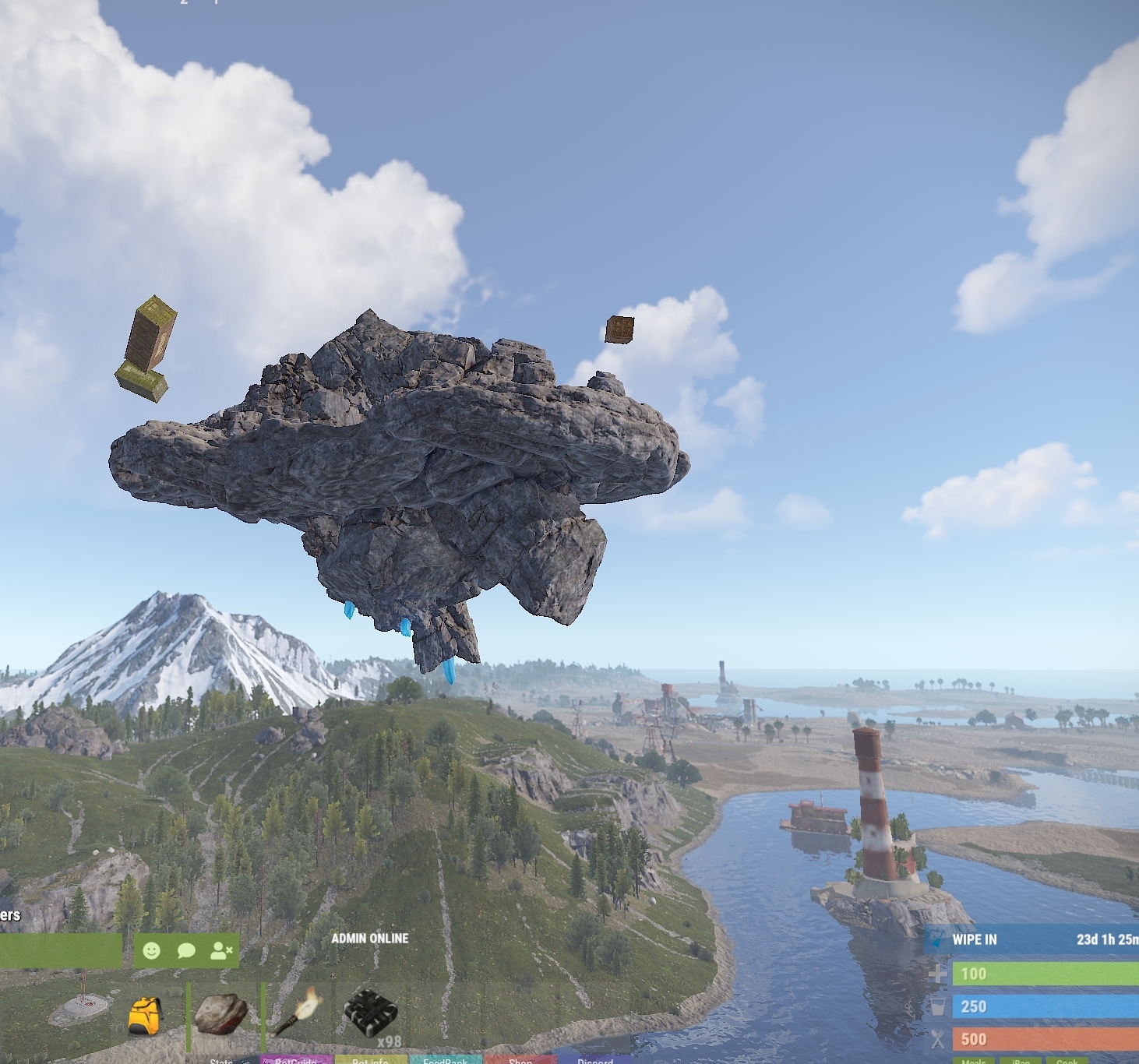Open the yellow backpack icon
The width and height of the screenshot is (1139, 1064).
145,1016
